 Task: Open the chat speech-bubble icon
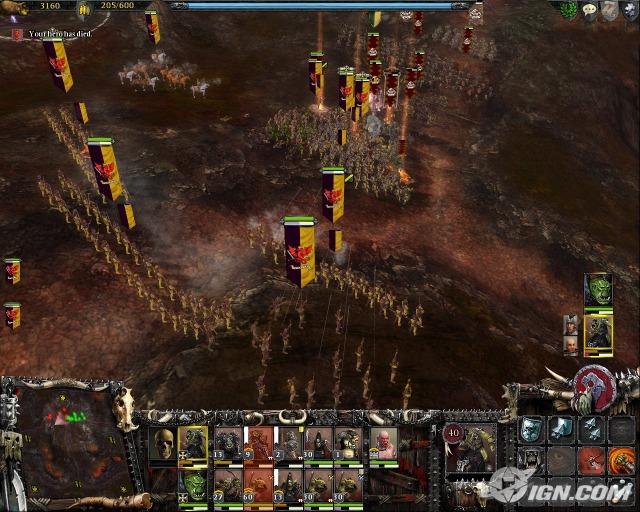(591, 10)
